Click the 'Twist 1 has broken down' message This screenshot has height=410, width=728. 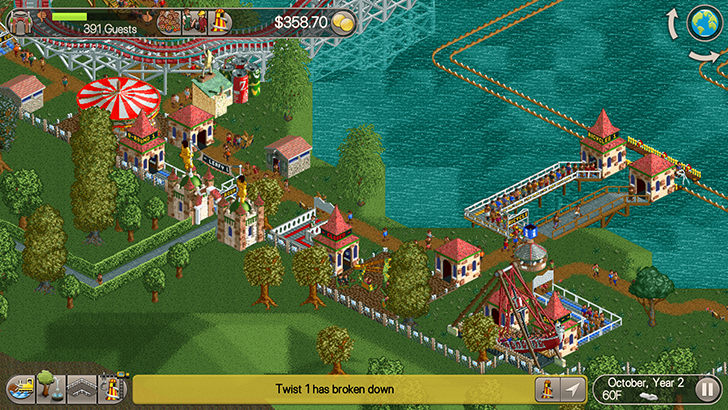tap(334, 389)
